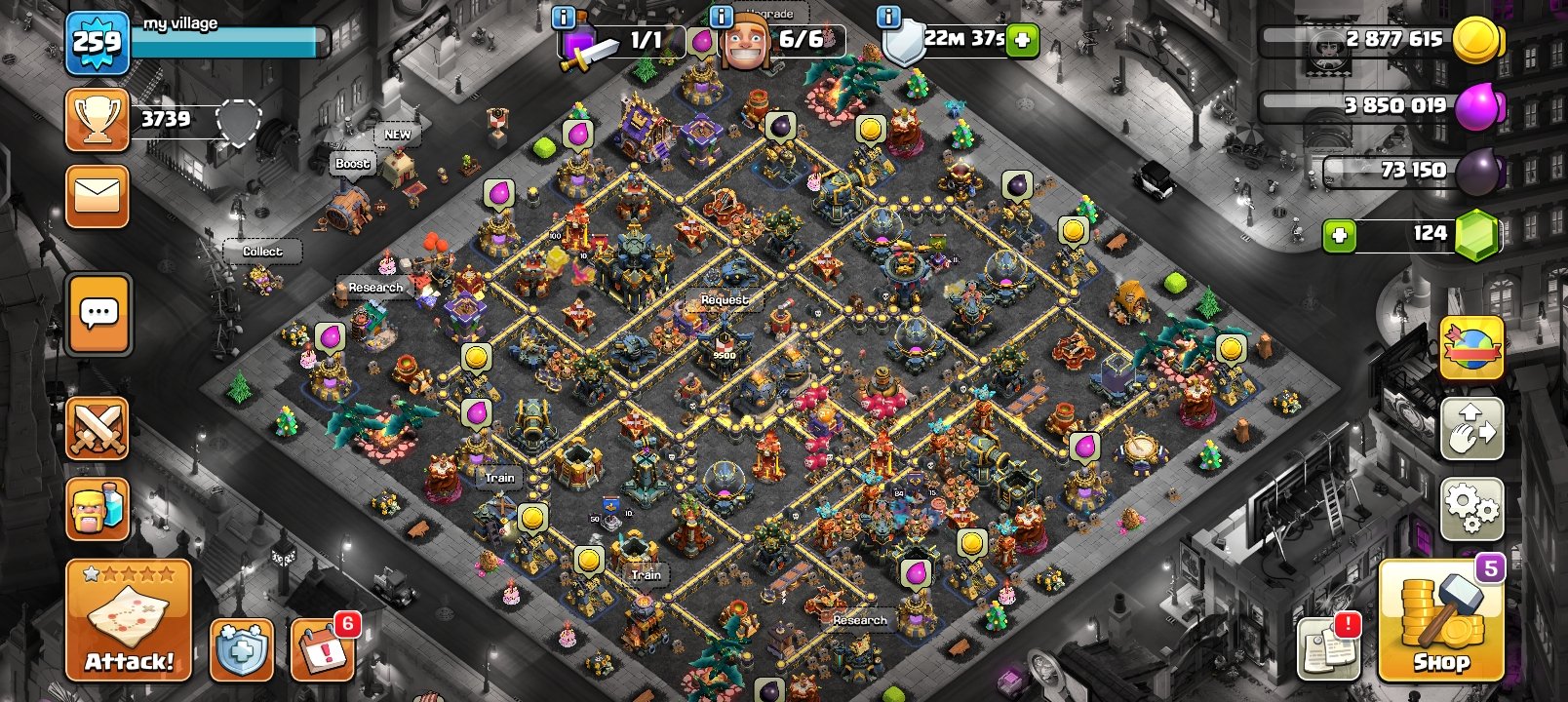Open the shield potion menu beside Attack
1568x702 pixels.
(241, 647)
